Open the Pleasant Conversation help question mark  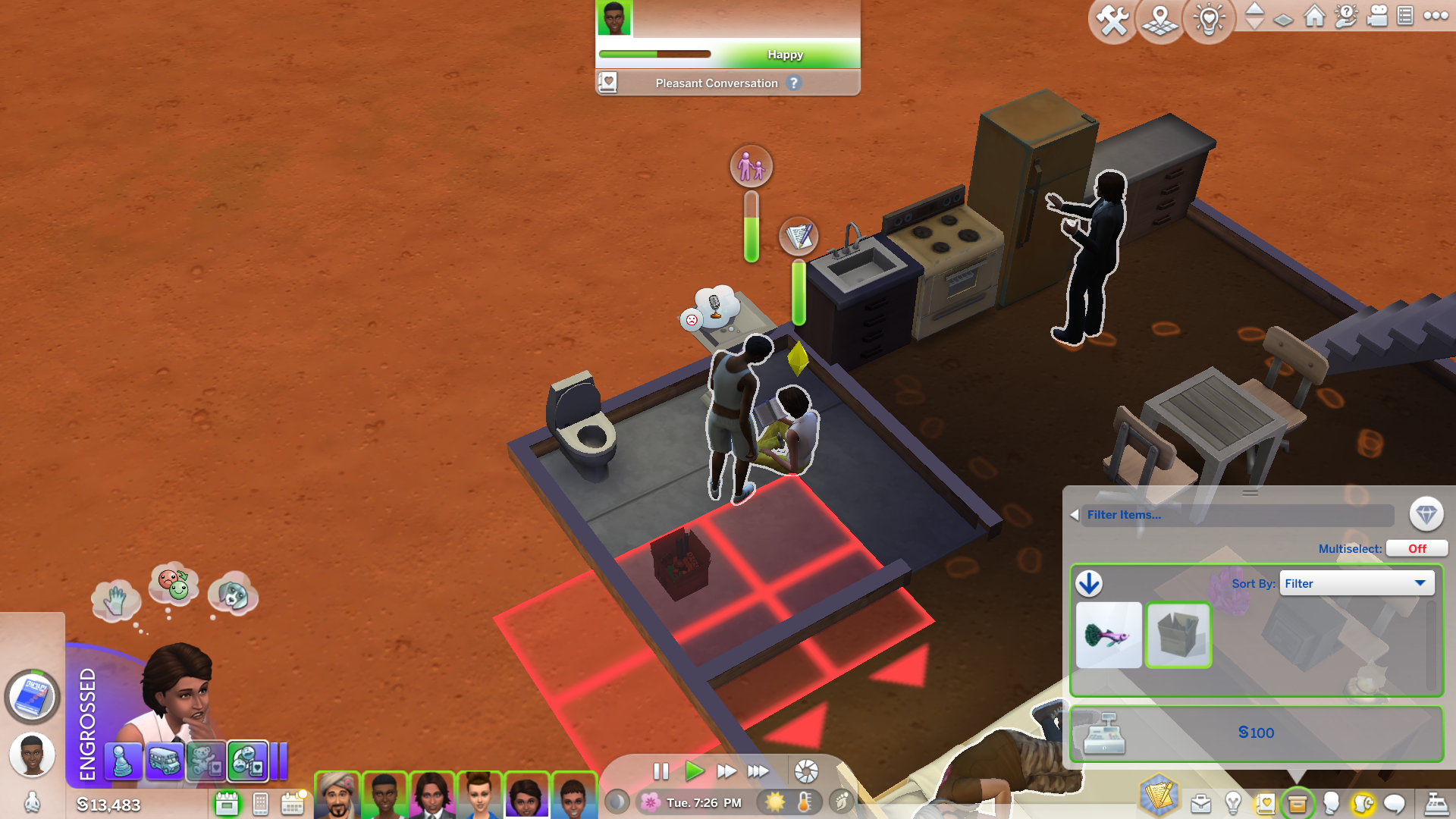click(x=793, y=83)
